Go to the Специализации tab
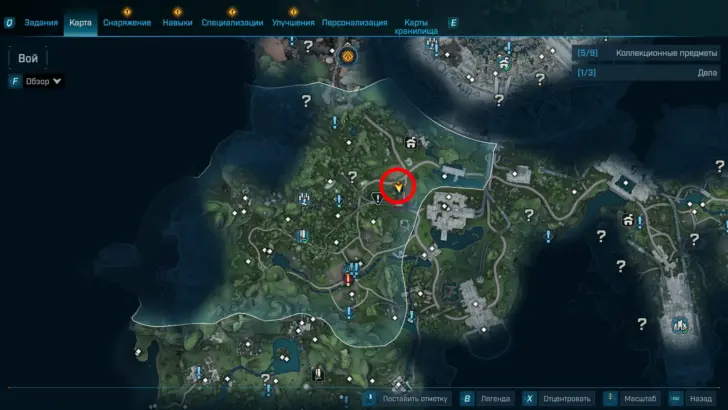This screenshot has height=410, width=728. [232, 22]
